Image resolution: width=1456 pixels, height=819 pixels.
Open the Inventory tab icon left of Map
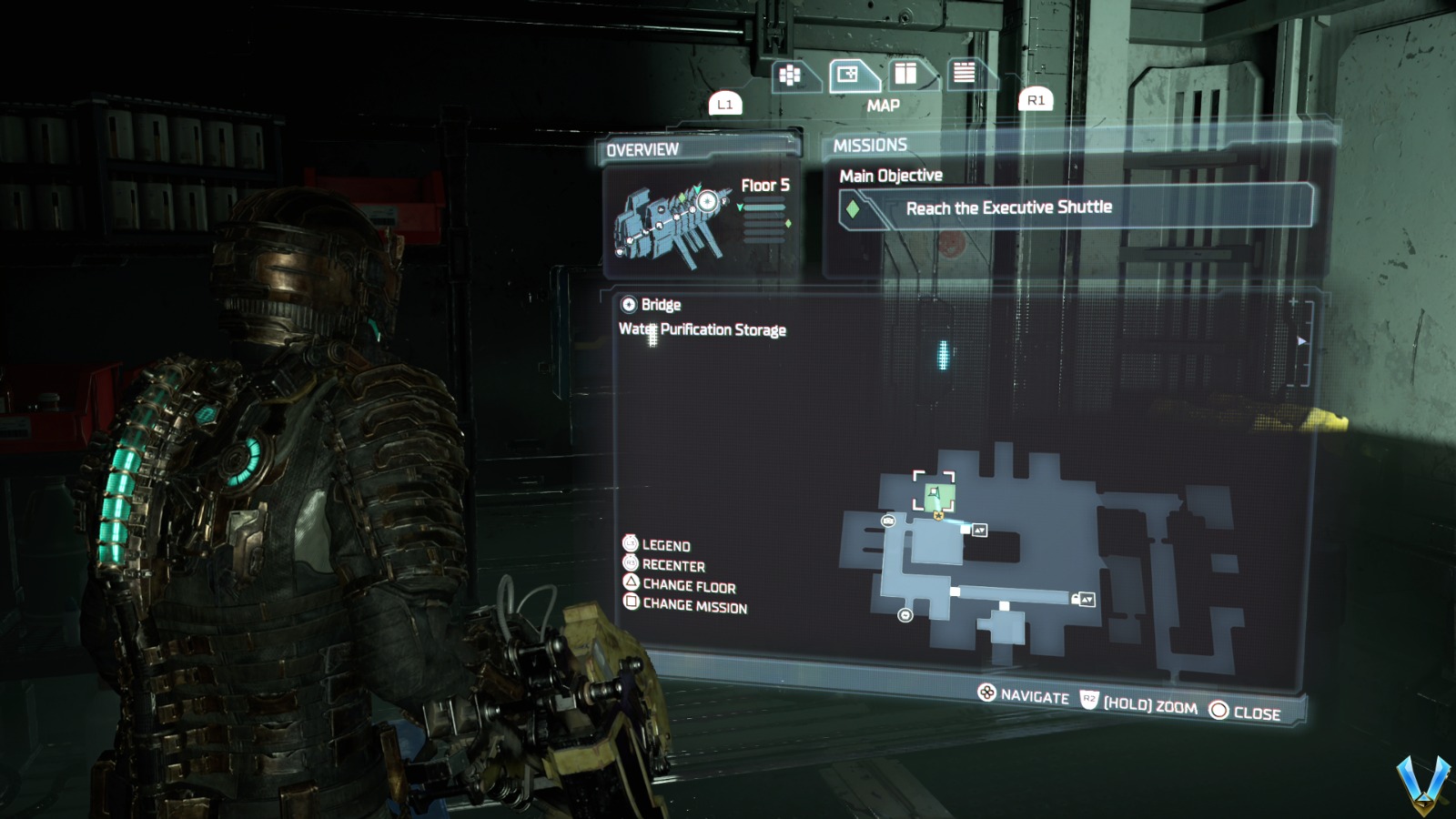791,75
